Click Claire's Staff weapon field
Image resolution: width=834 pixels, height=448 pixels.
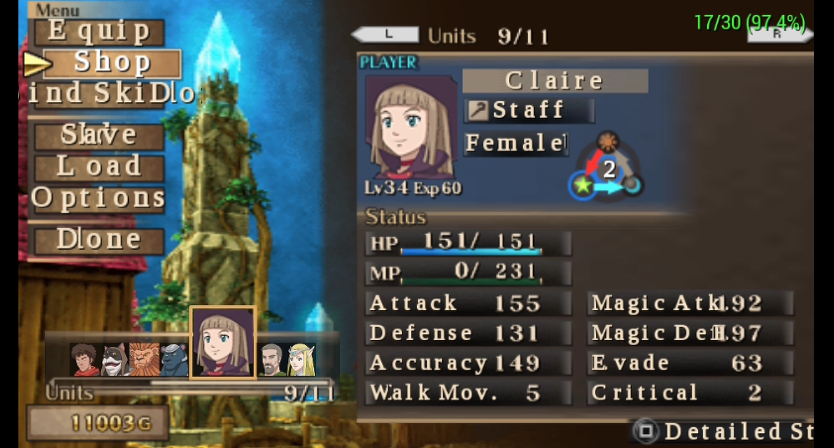click(530, 110)
